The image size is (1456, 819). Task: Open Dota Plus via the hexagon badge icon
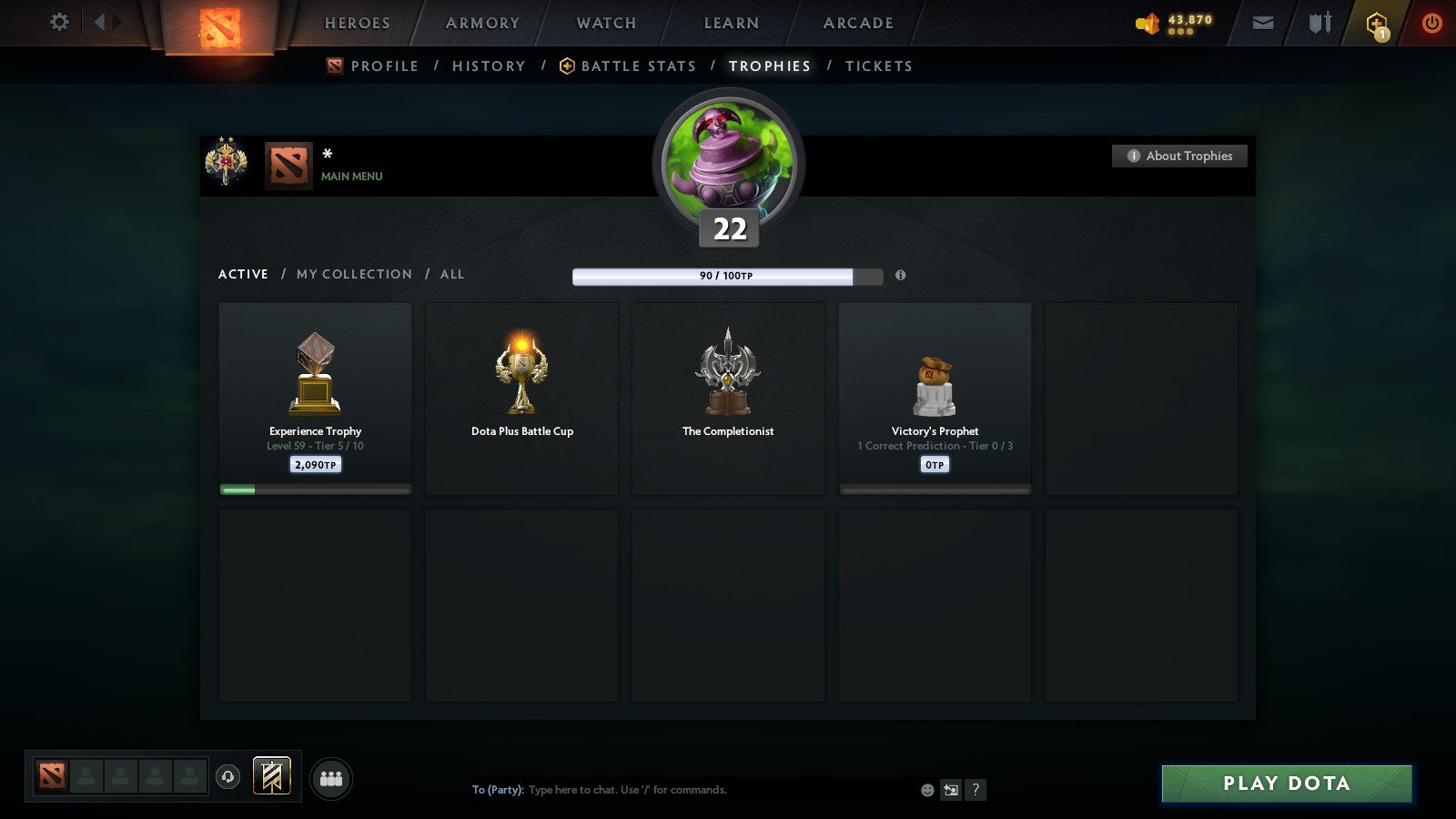pyautogui.click(x=1377, y=23)
